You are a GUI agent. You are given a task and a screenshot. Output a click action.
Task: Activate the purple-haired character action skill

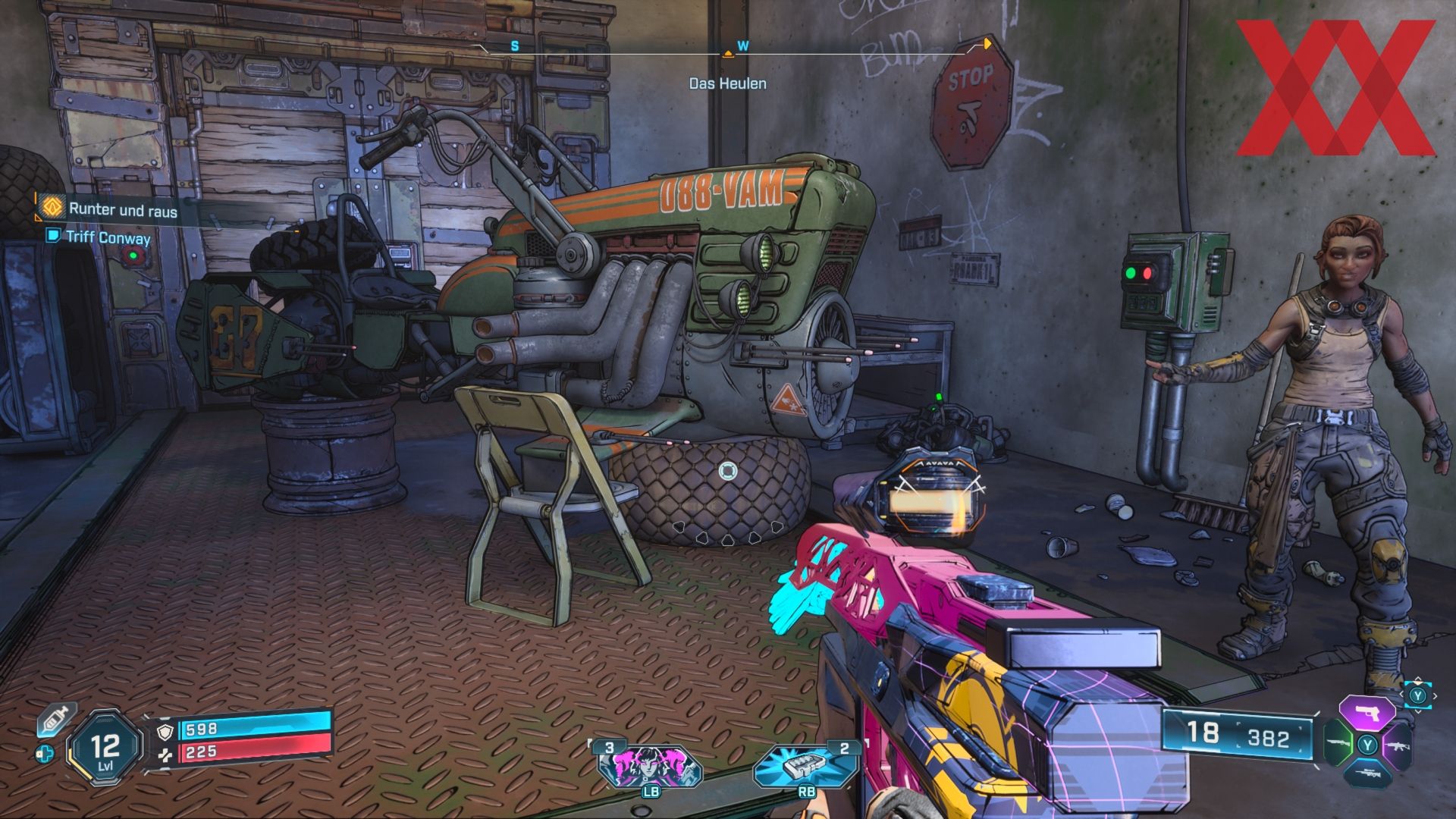pos(650,766)
